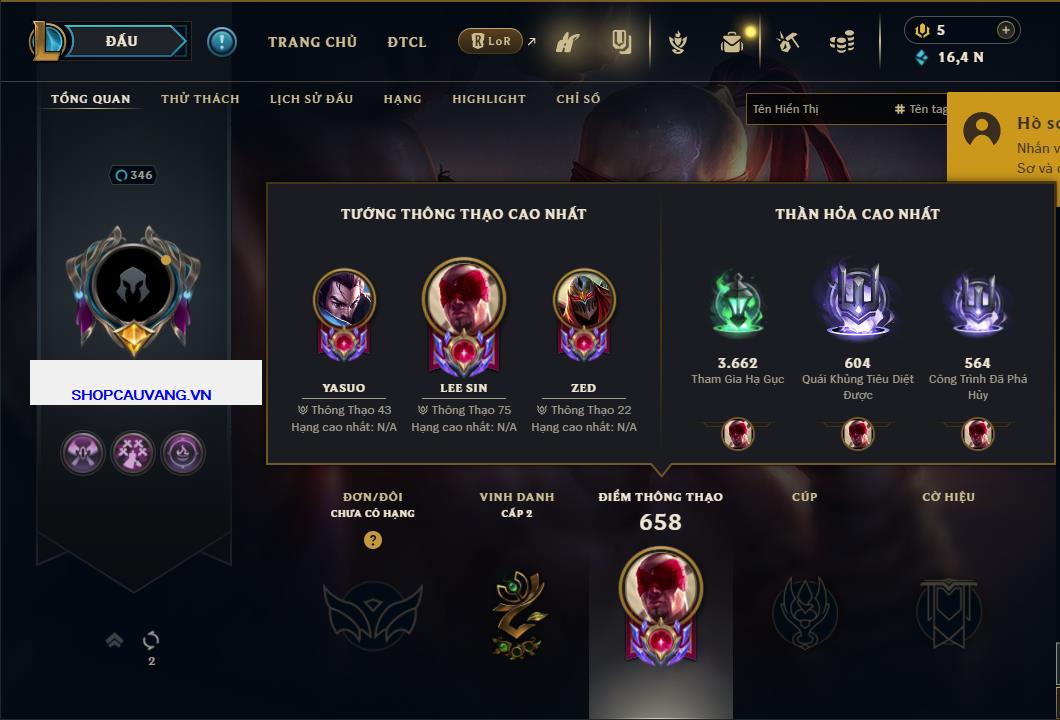
Task: Select the Yasuo mastery champion portrait
Action: 344,300
